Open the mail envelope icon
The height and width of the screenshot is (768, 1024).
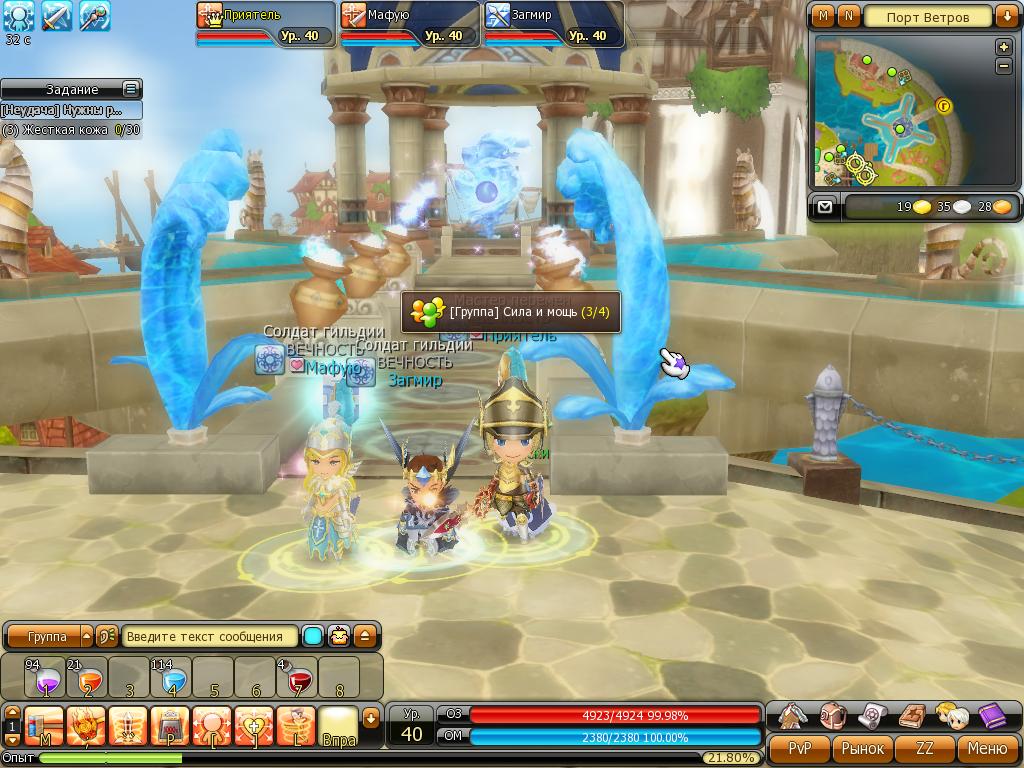click(824, 207)
